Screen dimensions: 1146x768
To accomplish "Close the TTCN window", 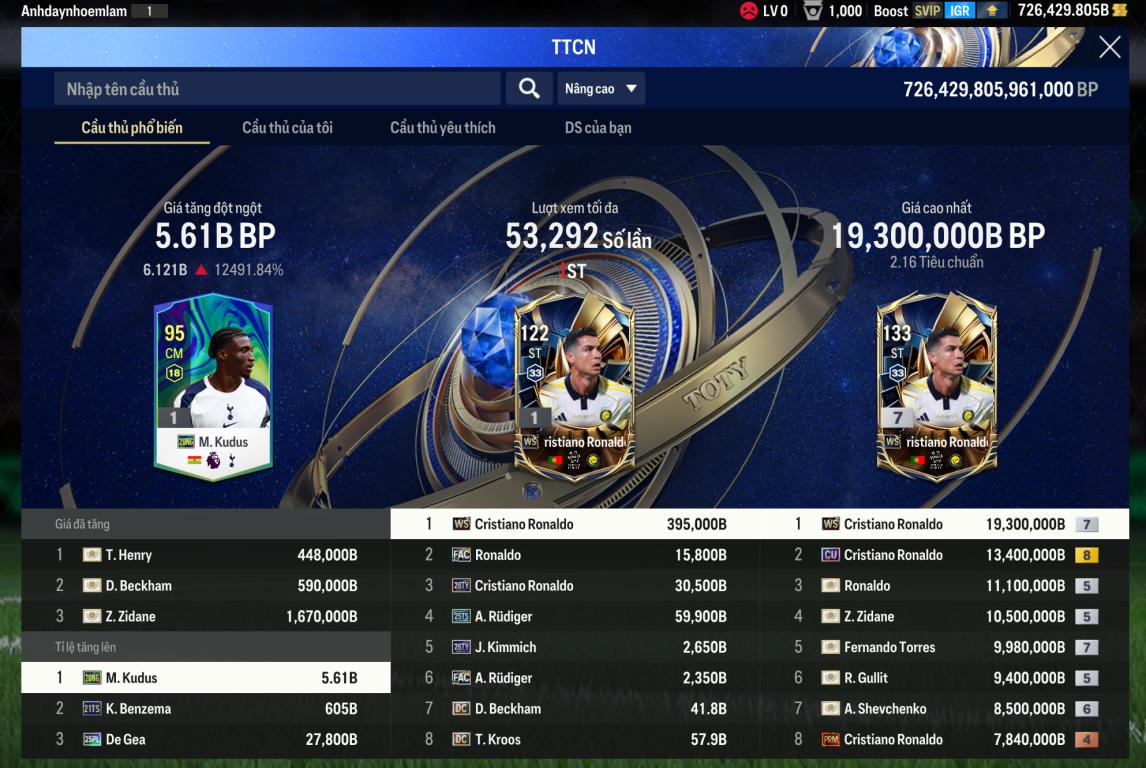I will (1109, 47).
